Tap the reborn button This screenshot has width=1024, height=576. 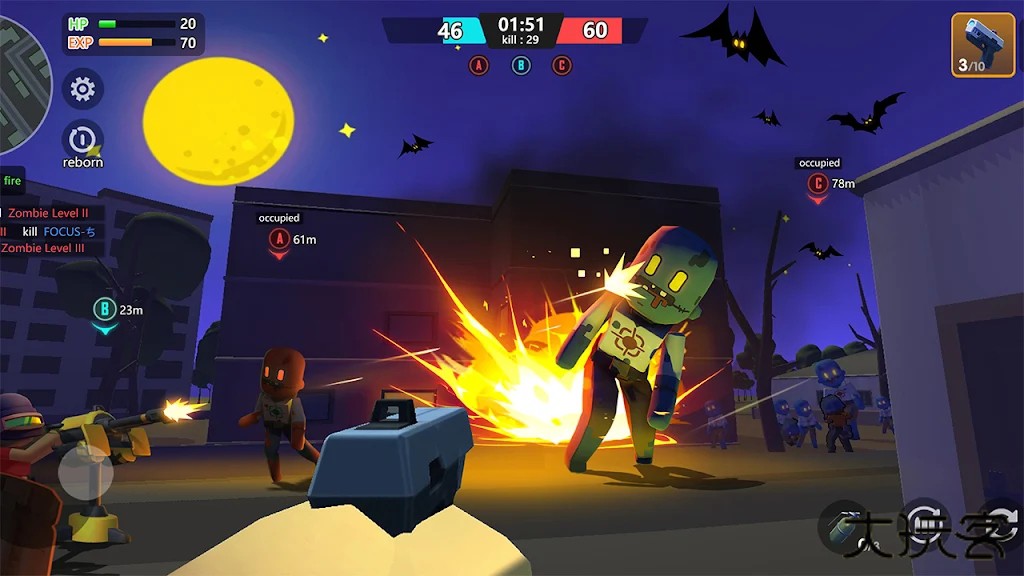(83, 140)
